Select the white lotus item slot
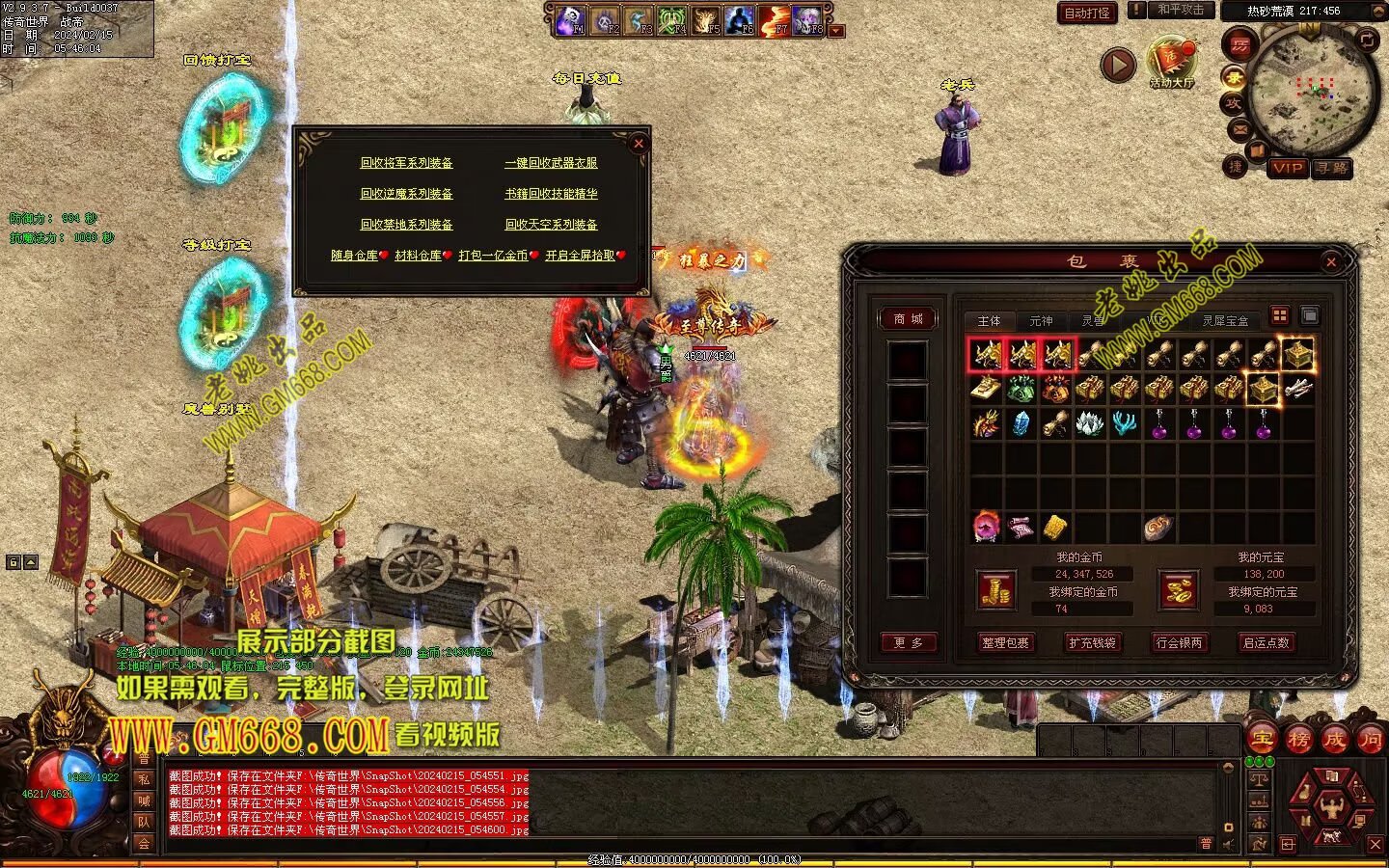This screenshot has height=868, width=1389. click(1090, 423)
